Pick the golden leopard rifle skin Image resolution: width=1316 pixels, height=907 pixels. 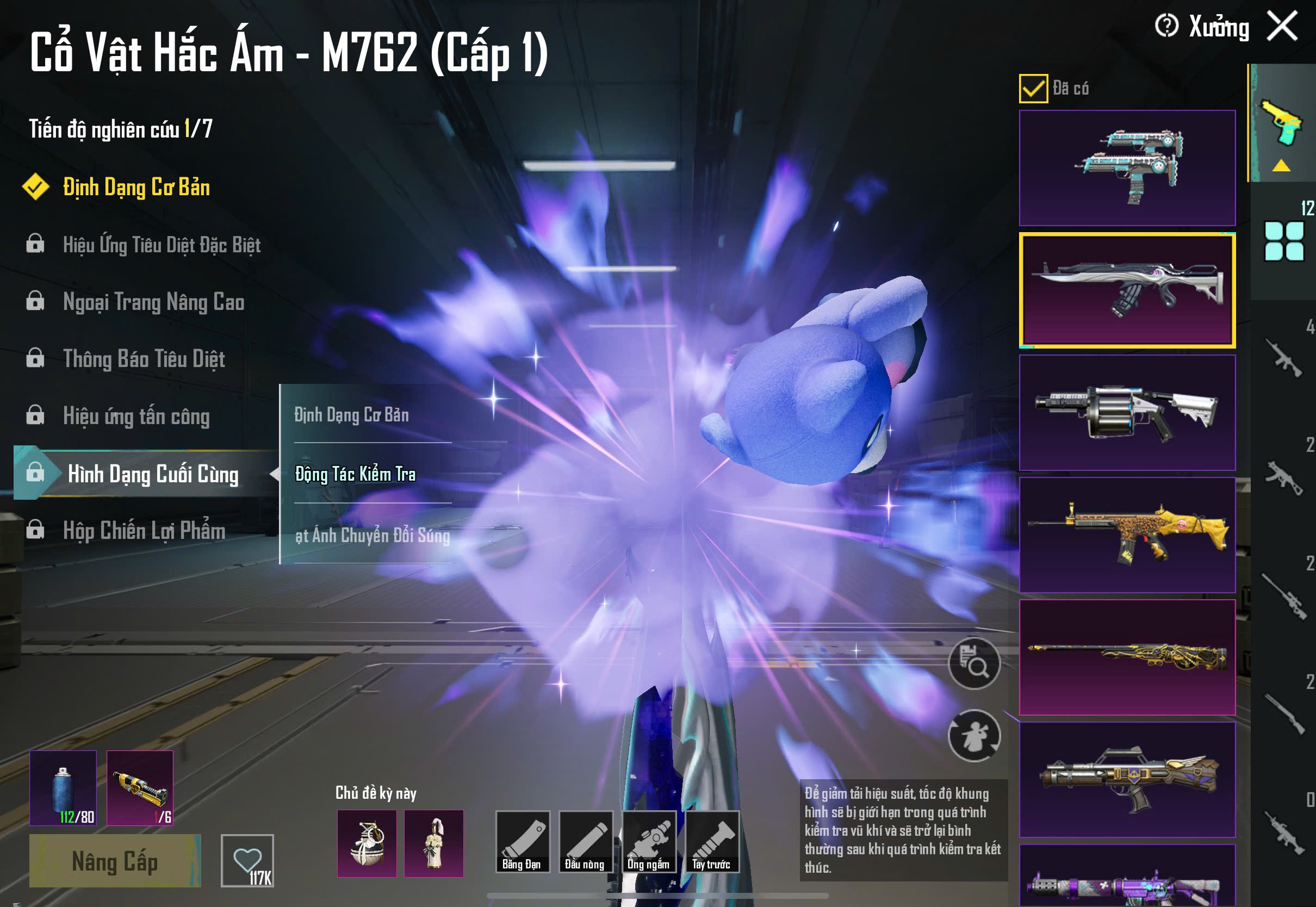tap(1127, 535)
